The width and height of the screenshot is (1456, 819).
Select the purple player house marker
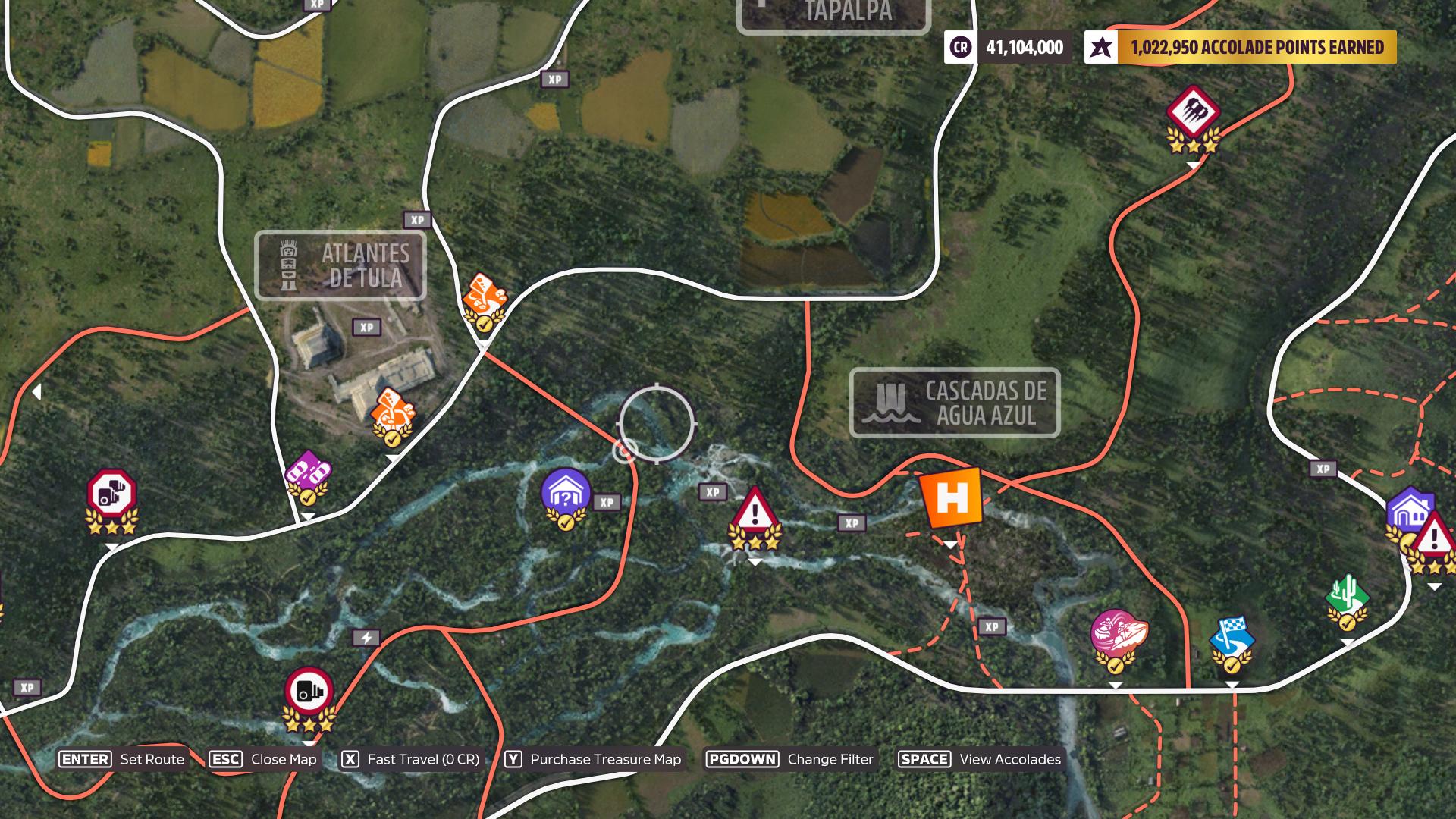click(x=1407, y=510)
